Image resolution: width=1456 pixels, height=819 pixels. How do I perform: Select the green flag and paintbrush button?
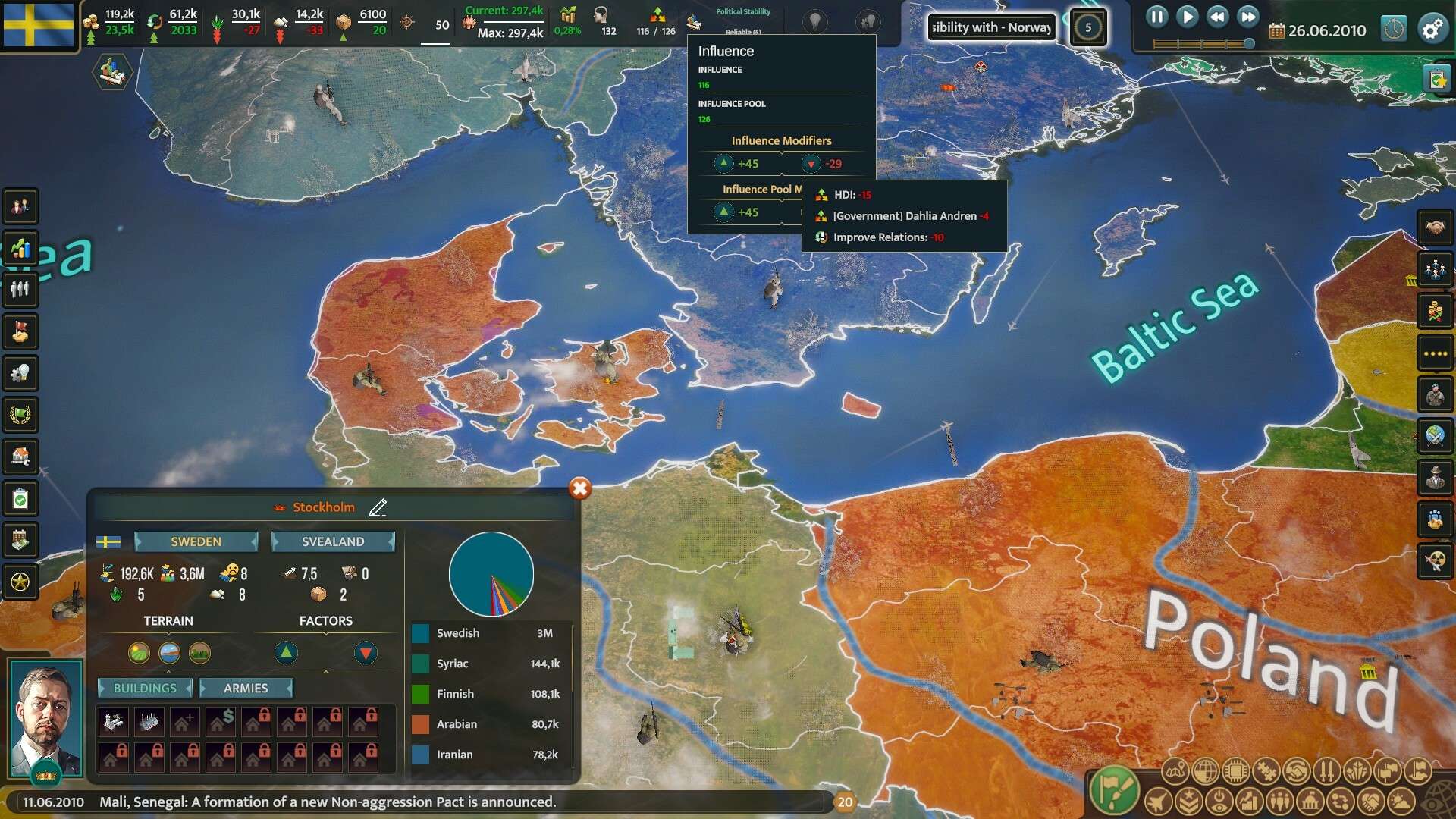[1114, 790]
